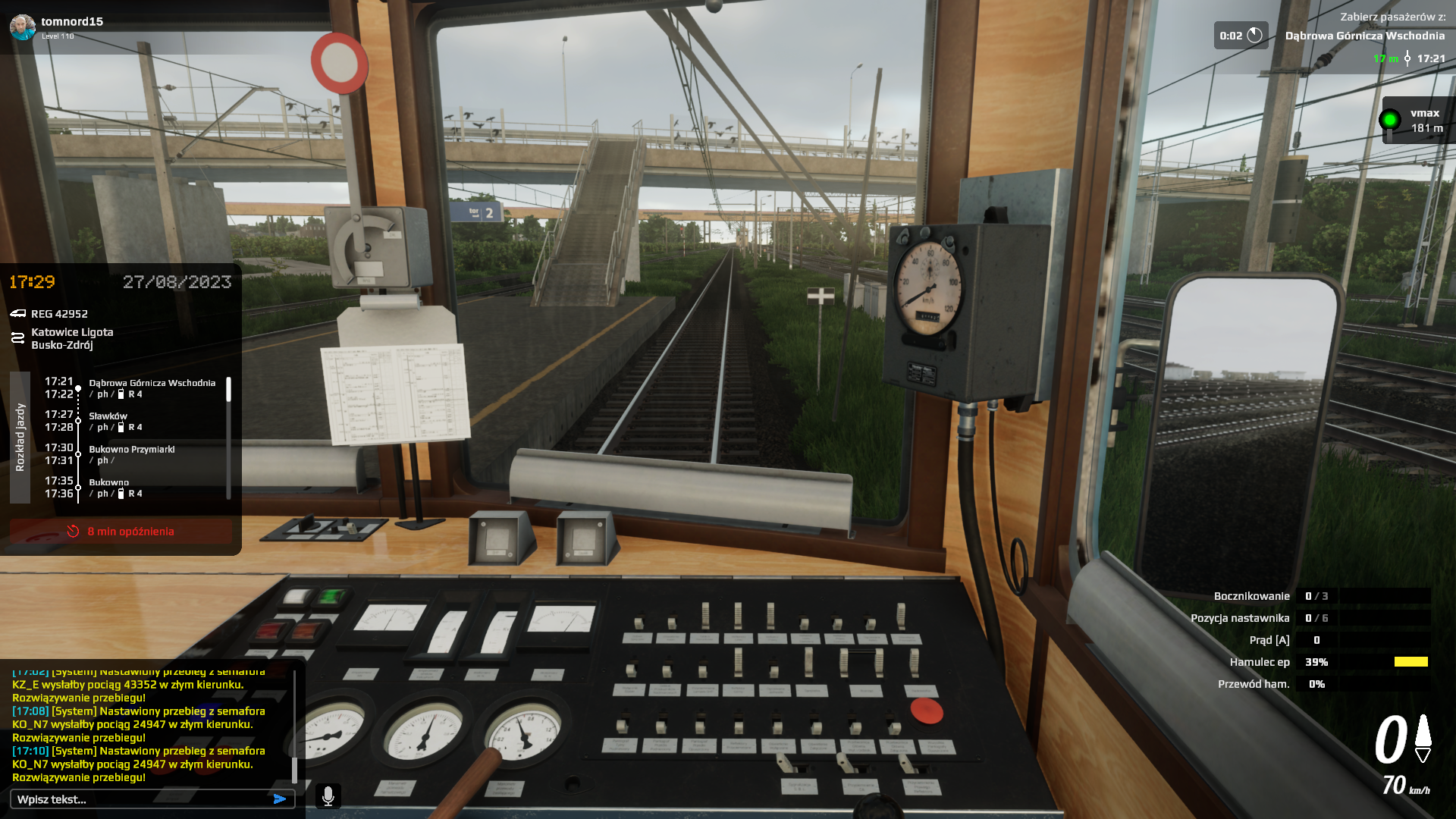
Task: Toggle the microphone voice chat icon
Action: click(x=328, y=796)
